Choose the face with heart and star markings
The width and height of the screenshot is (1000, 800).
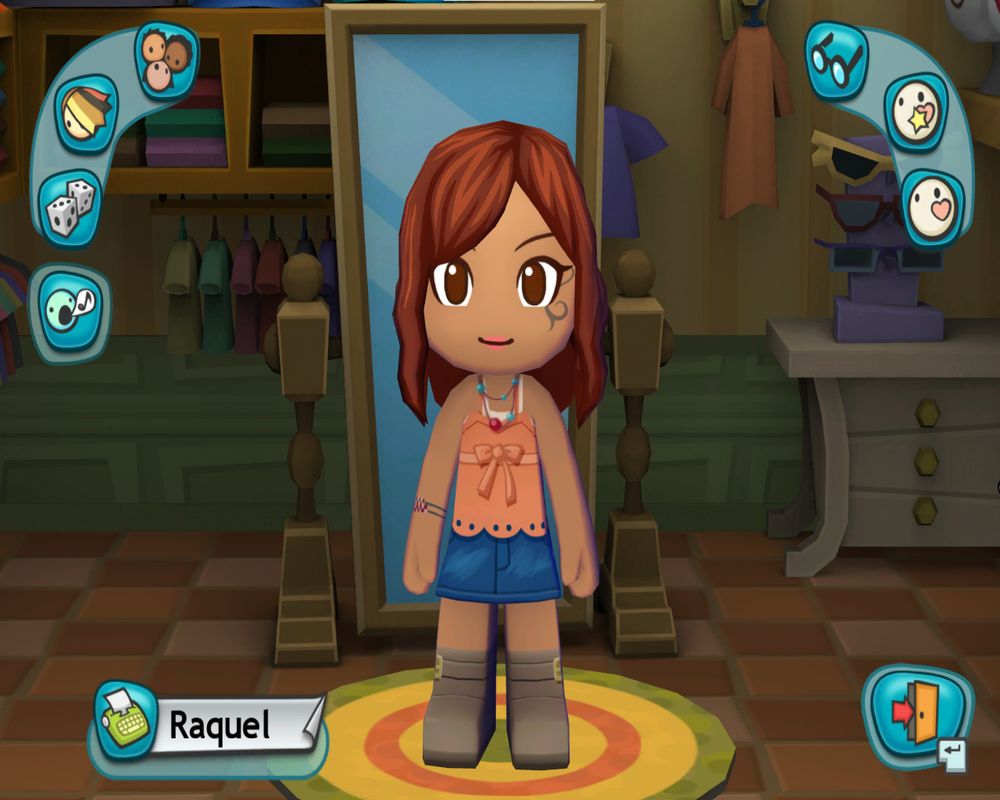[x=916, y=112]
